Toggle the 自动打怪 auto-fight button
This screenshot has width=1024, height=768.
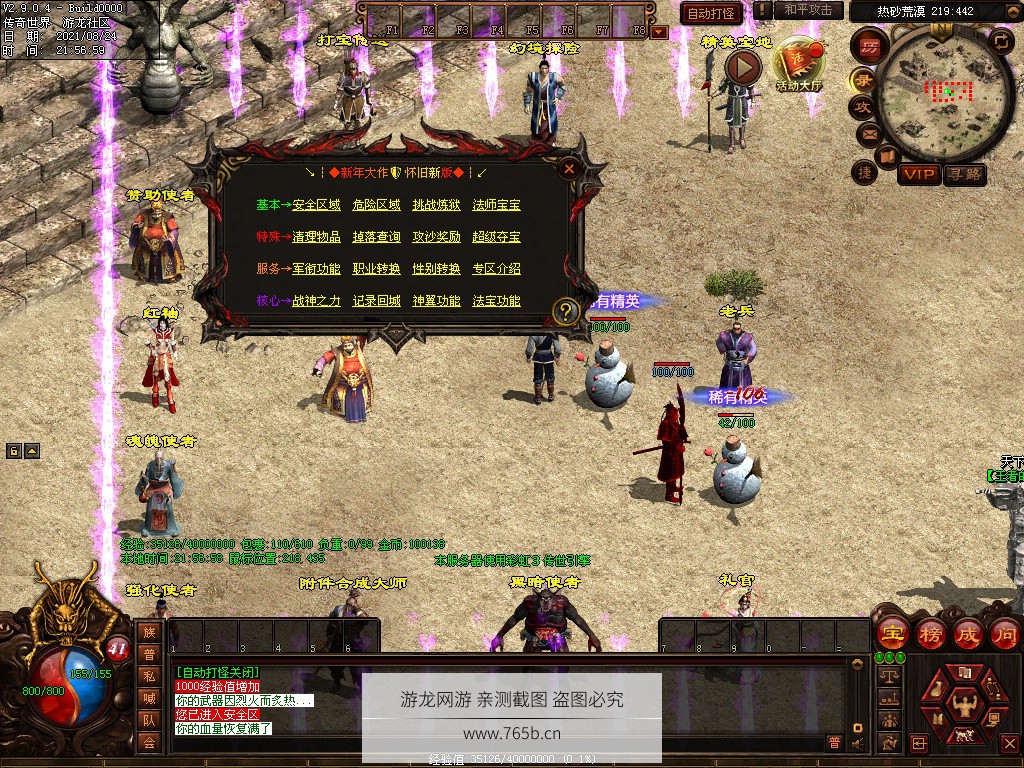(711, 13)
